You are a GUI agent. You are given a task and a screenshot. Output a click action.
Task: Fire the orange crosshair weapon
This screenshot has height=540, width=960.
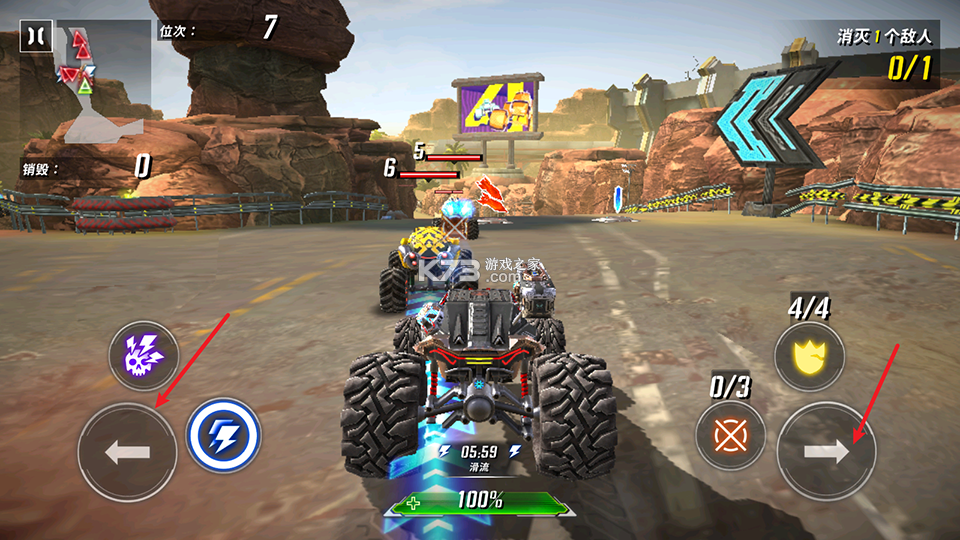731,436
